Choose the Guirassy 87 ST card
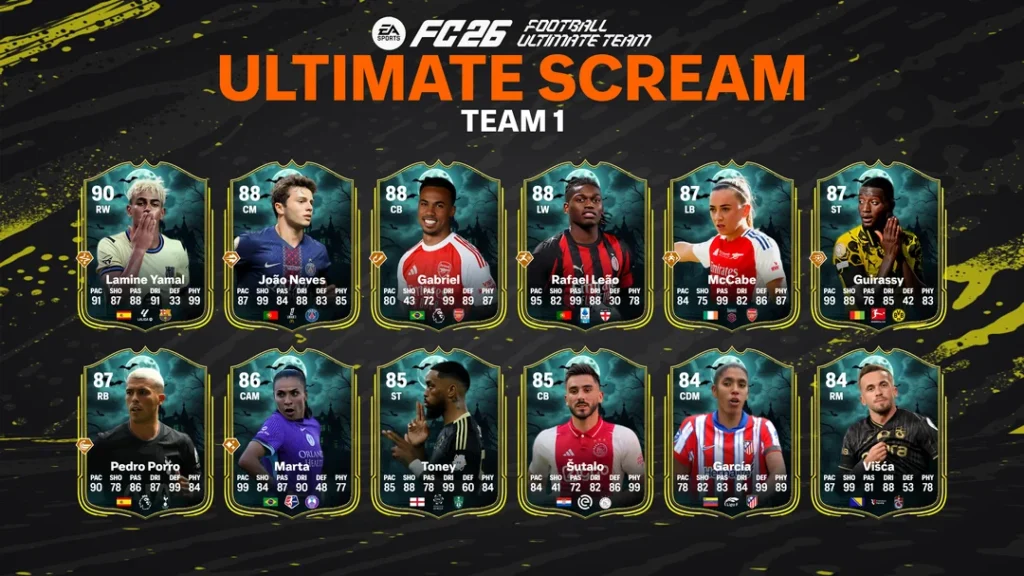The image size is (1024, 576). [879, 245]
